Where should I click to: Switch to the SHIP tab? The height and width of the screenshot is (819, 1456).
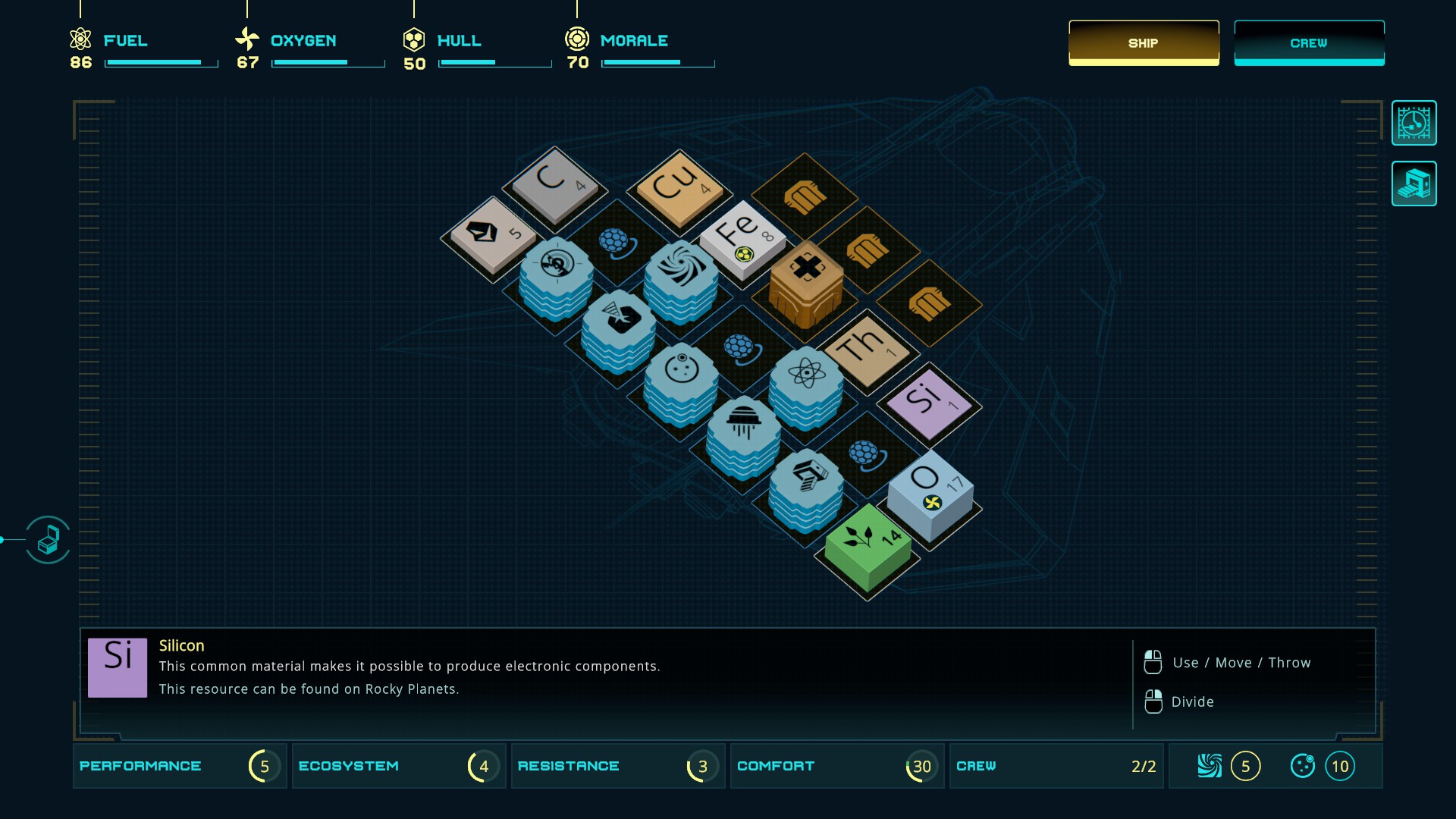(1144, 43)
